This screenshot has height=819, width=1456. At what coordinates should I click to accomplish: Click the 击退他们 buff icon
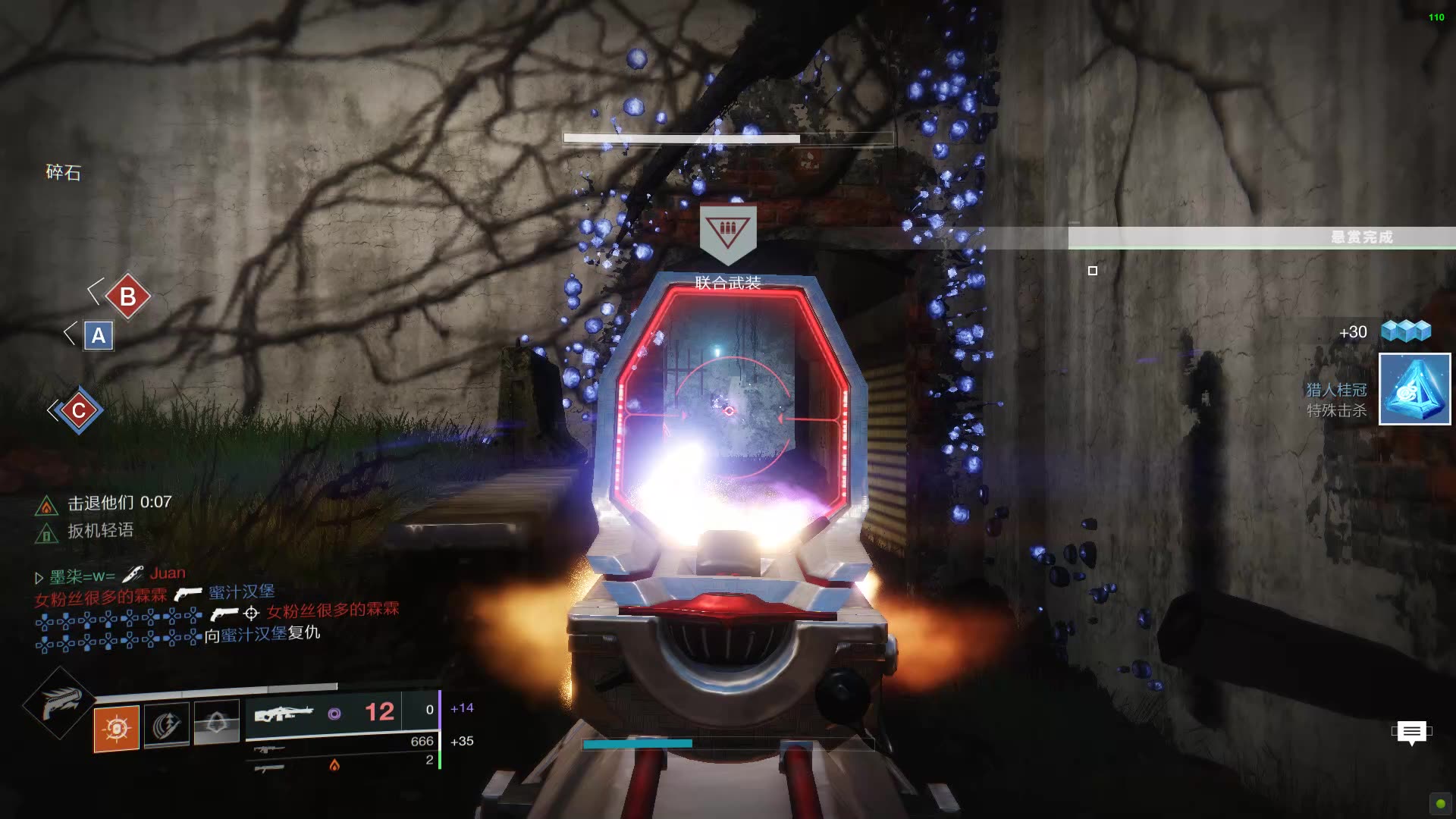pyautogui.click(x=46, y=505)
